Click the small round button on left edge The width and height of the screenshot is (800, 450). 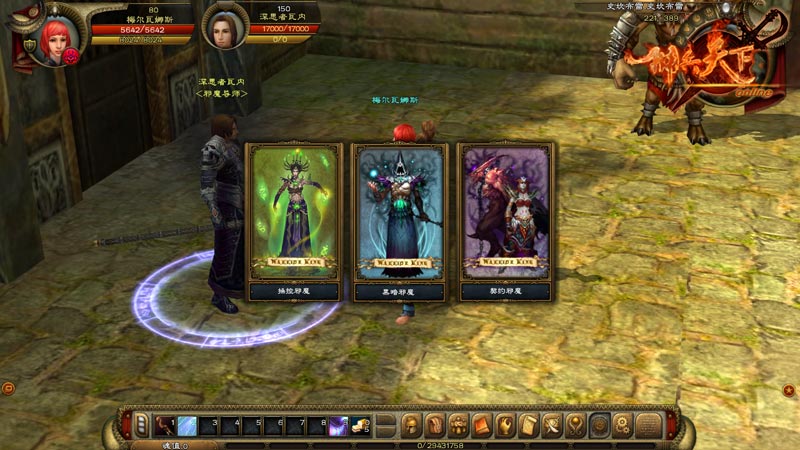coord(8,387)
